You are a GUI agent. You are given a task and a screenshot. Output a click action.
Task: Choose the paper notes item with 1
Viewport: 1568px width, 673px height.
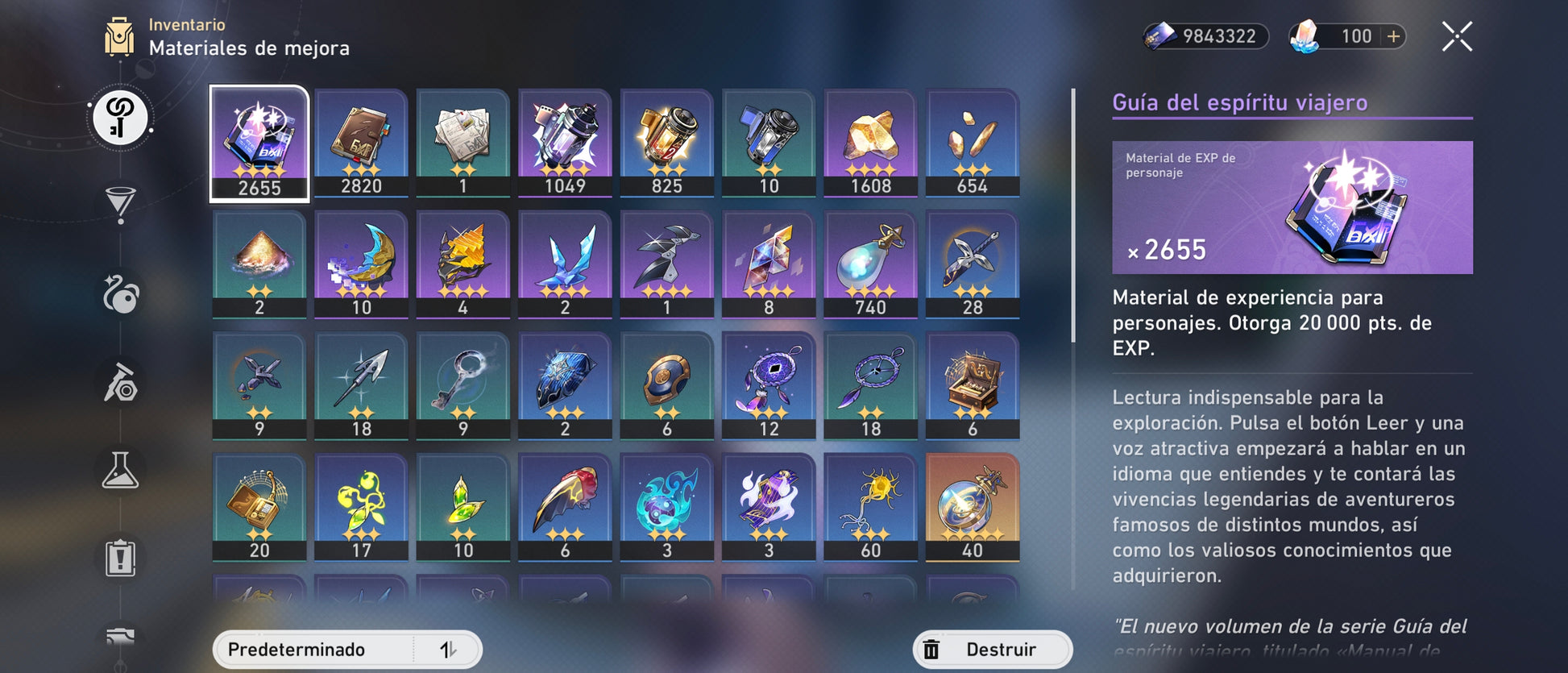[463, 143]
